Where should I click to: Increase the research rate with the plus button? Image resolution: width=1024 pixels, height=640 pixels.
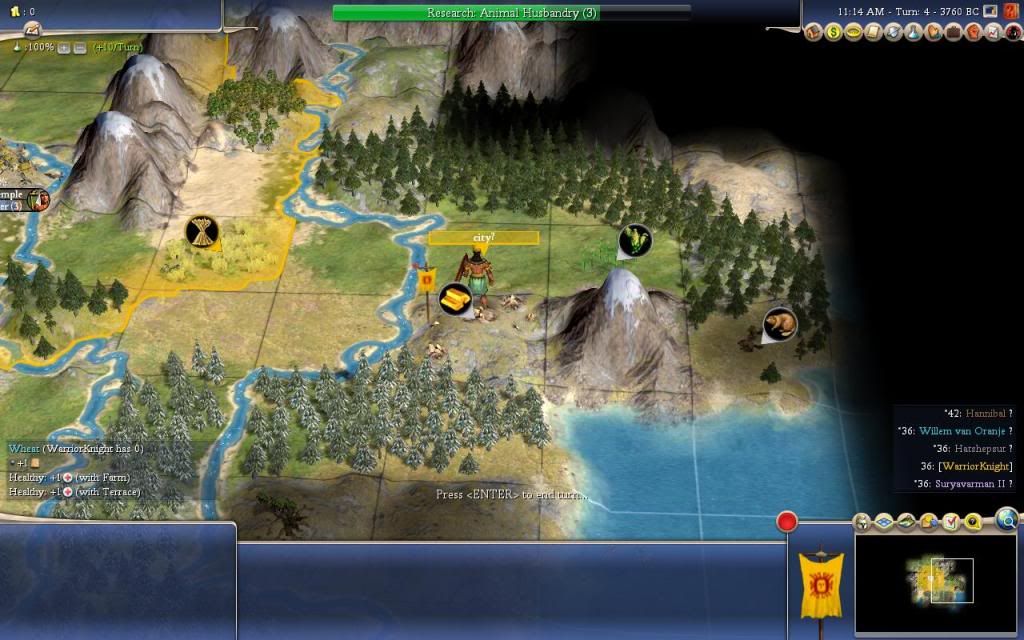(x=64, y=47)
